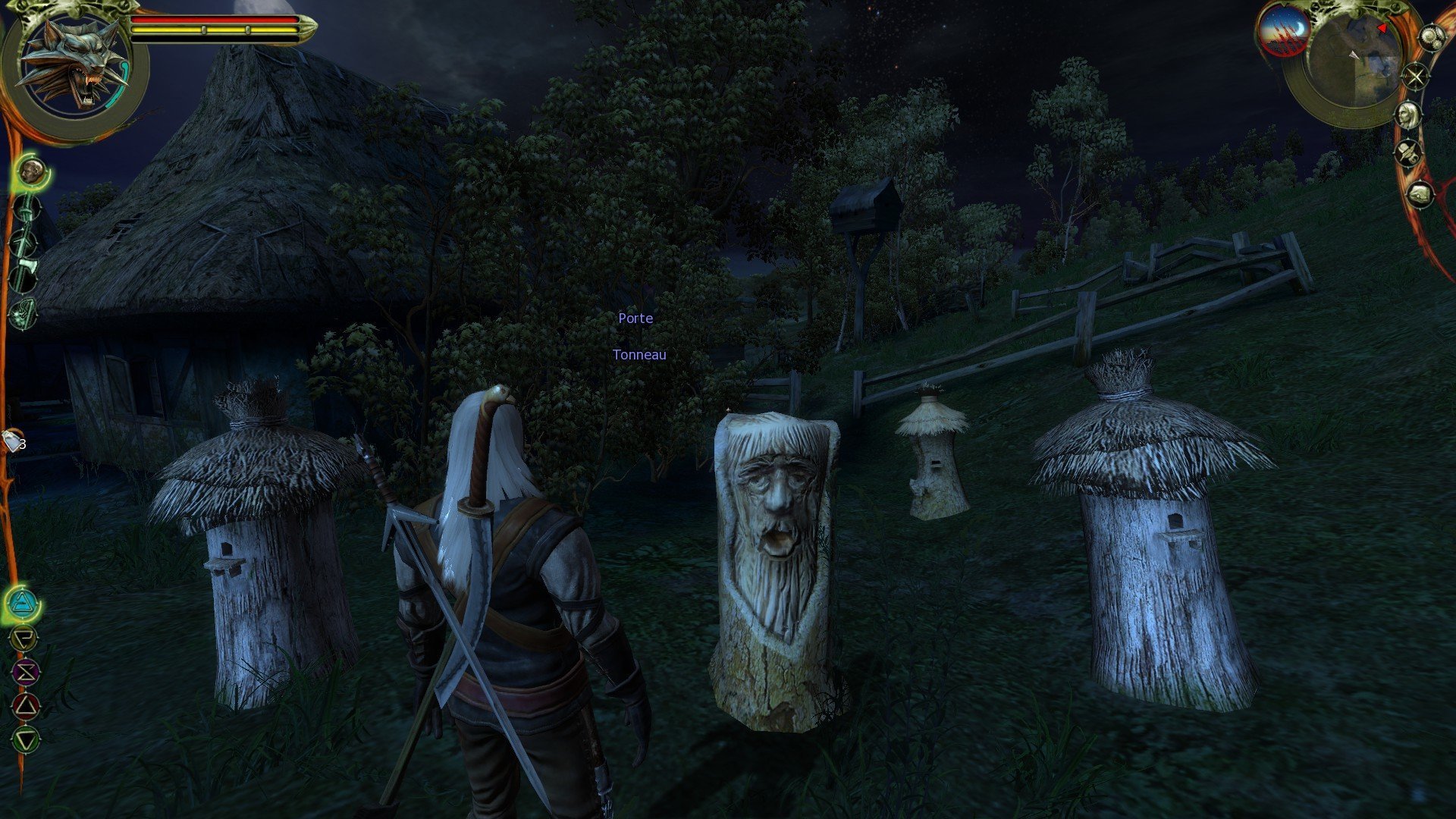Open the inventory icon with hat and scroll

click(1410, 153)
